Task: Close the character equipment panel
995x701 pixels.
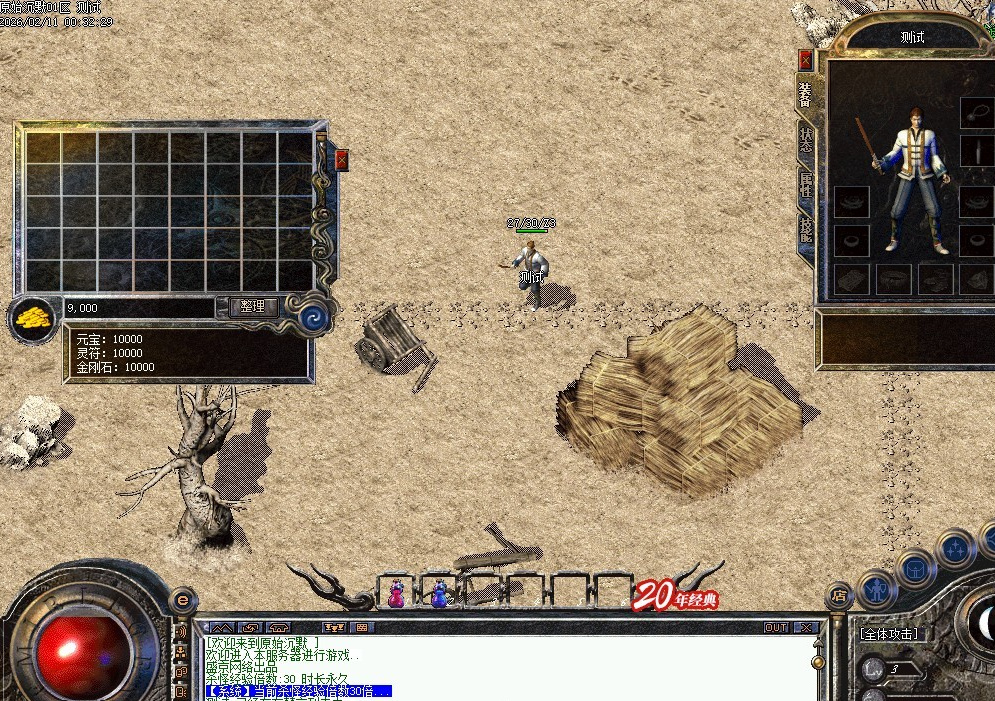Action: click(x=805, y=58)
